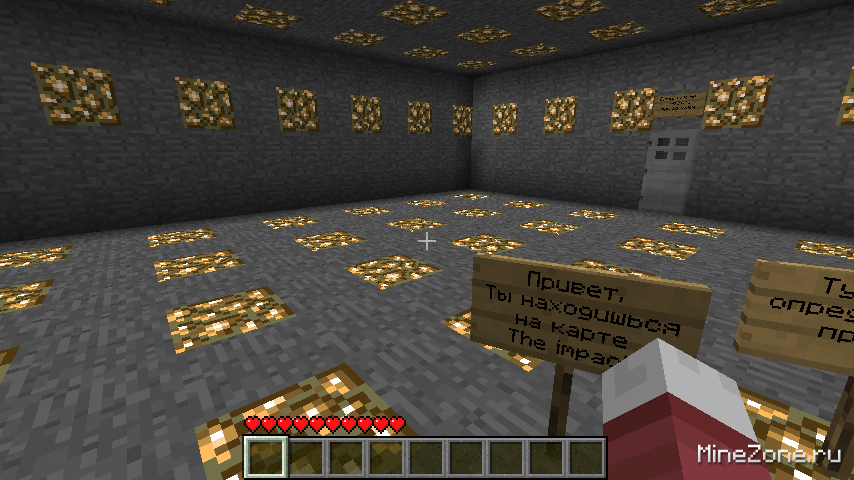Viewport: 854px width, 480px height.
Task: Select the highlighted hotbar slot
Action: click(267, 458)
